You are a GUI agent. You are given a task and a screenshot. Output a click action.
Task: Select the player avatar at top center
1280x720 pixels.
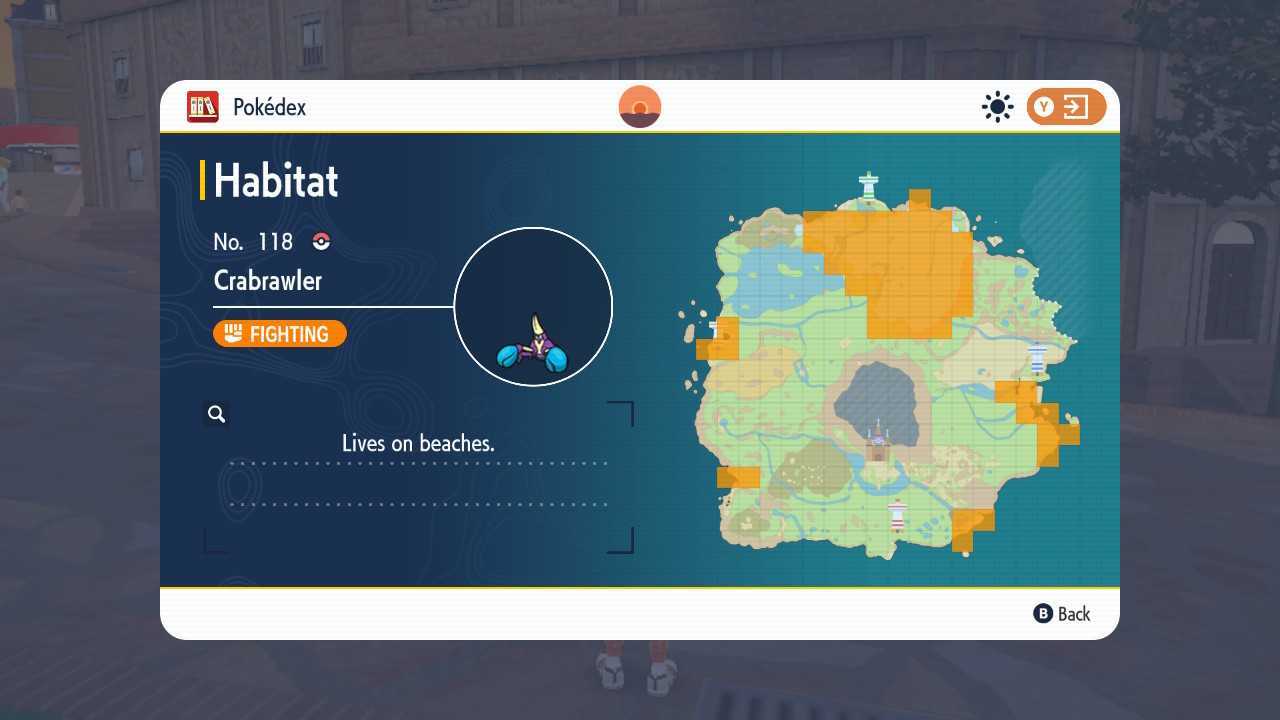tap(639, 106)
